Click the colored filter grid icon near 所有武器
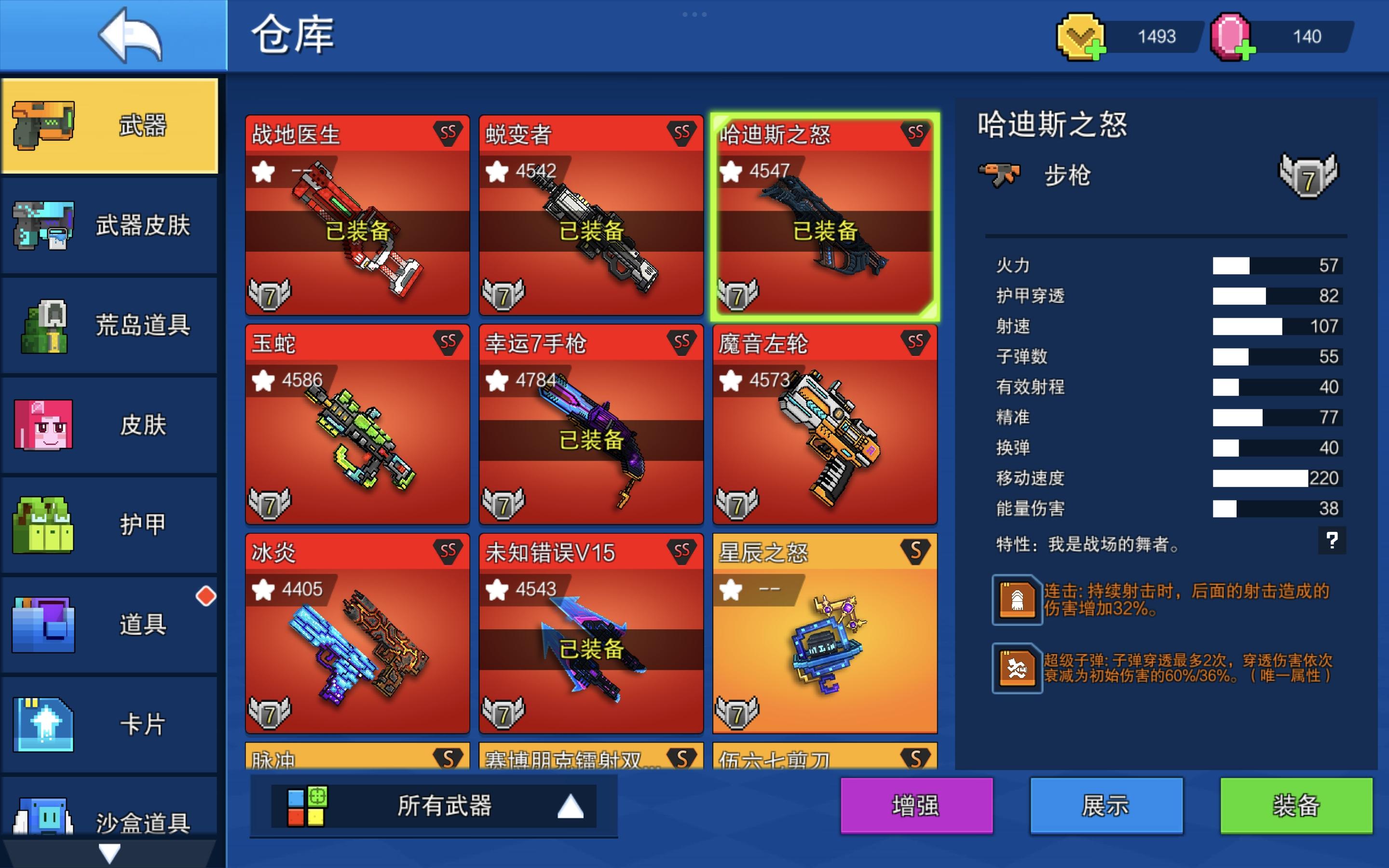The width and height of the screenshot is (1389, 868). point(308,805)
